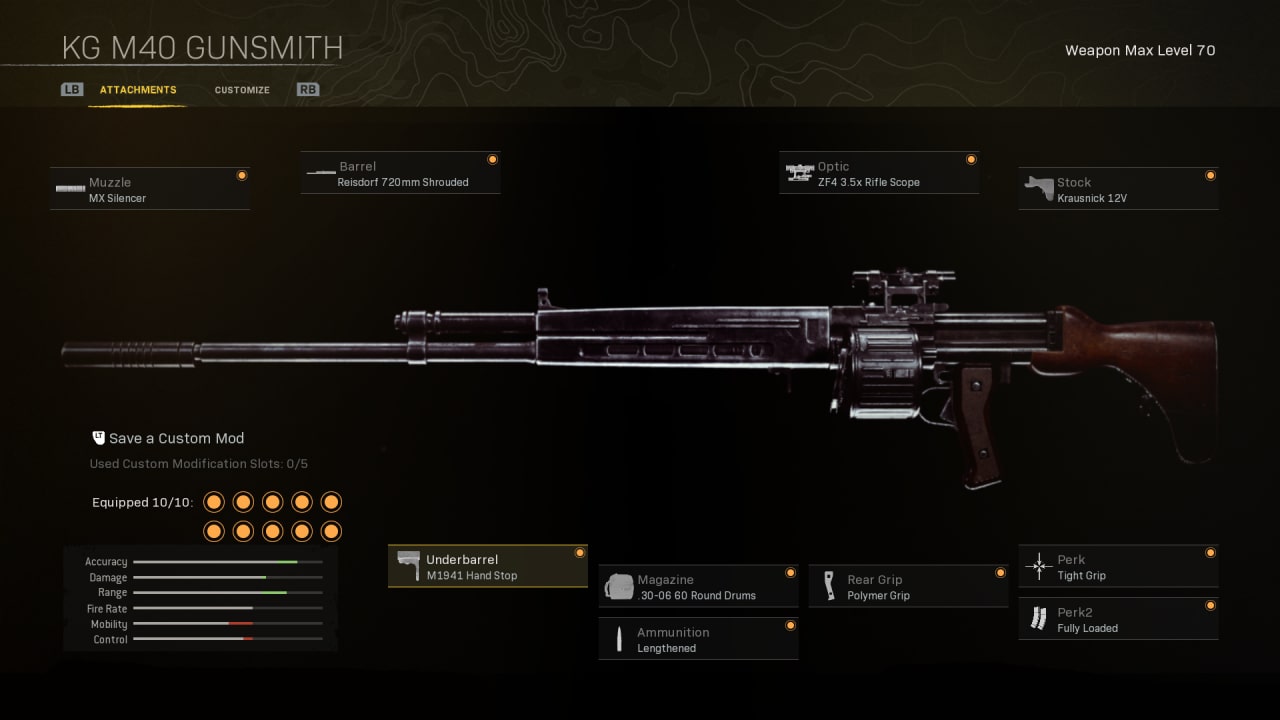
Task: Select the Fully Loaded Perk2 icon
Action: coord(1038,618)
